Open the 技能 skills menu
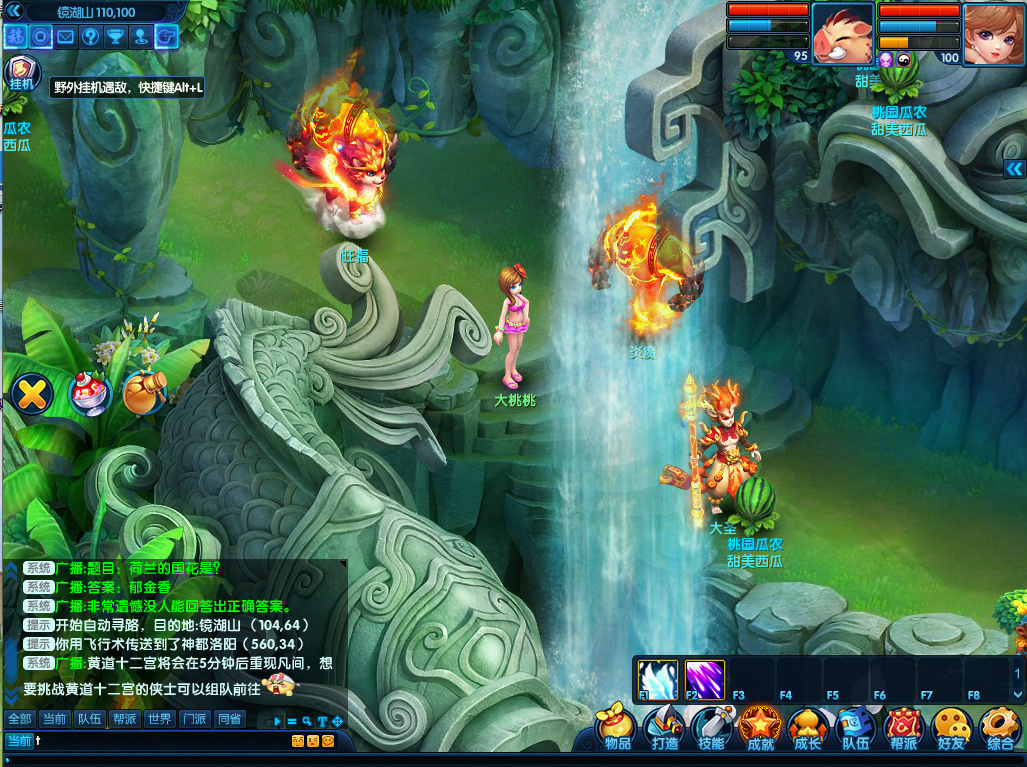The height and width of the screenshot is (767, 1027). tap(711, 728)
